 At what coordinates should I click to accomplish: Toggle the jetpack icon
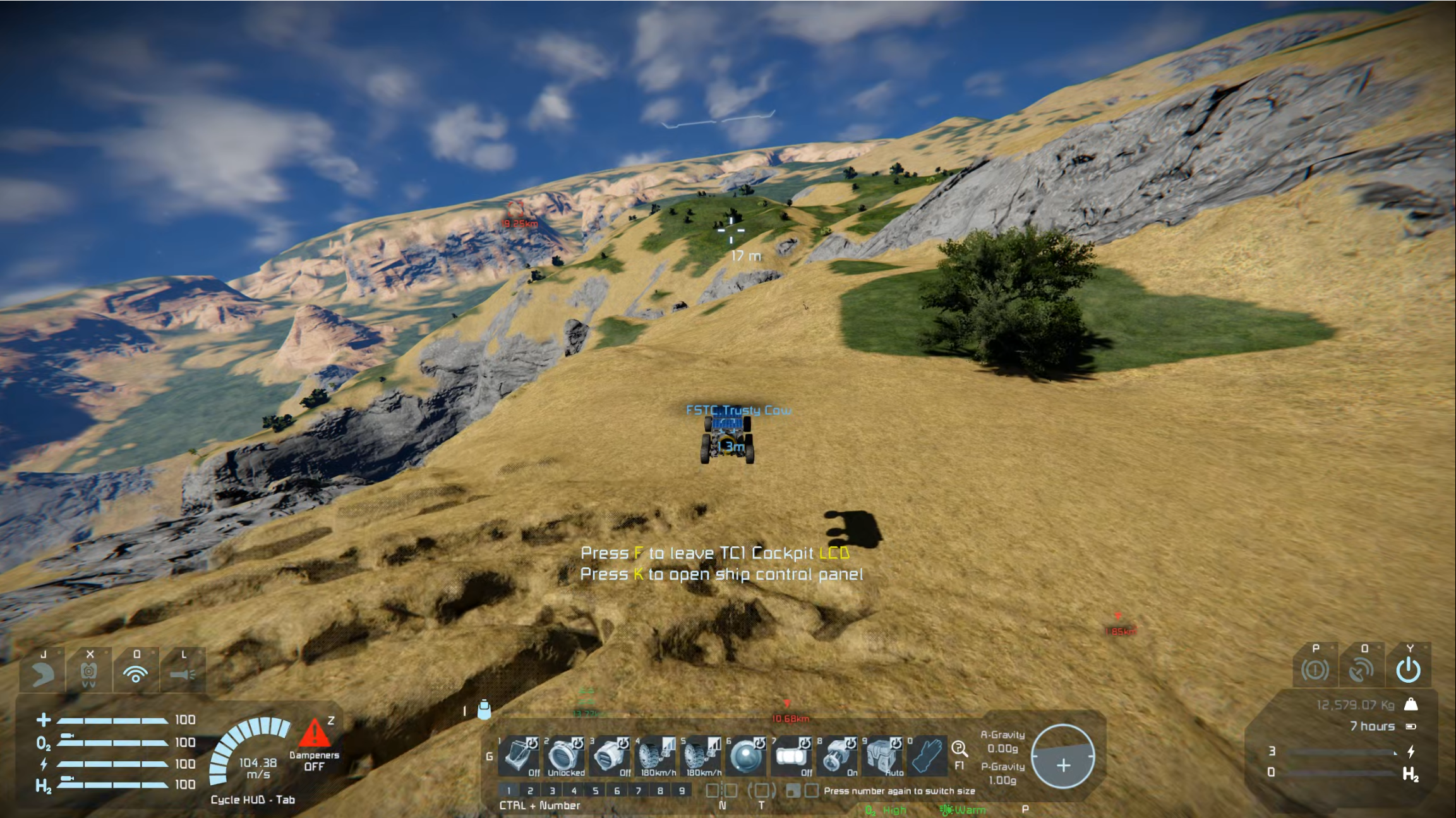pos(89,673)
